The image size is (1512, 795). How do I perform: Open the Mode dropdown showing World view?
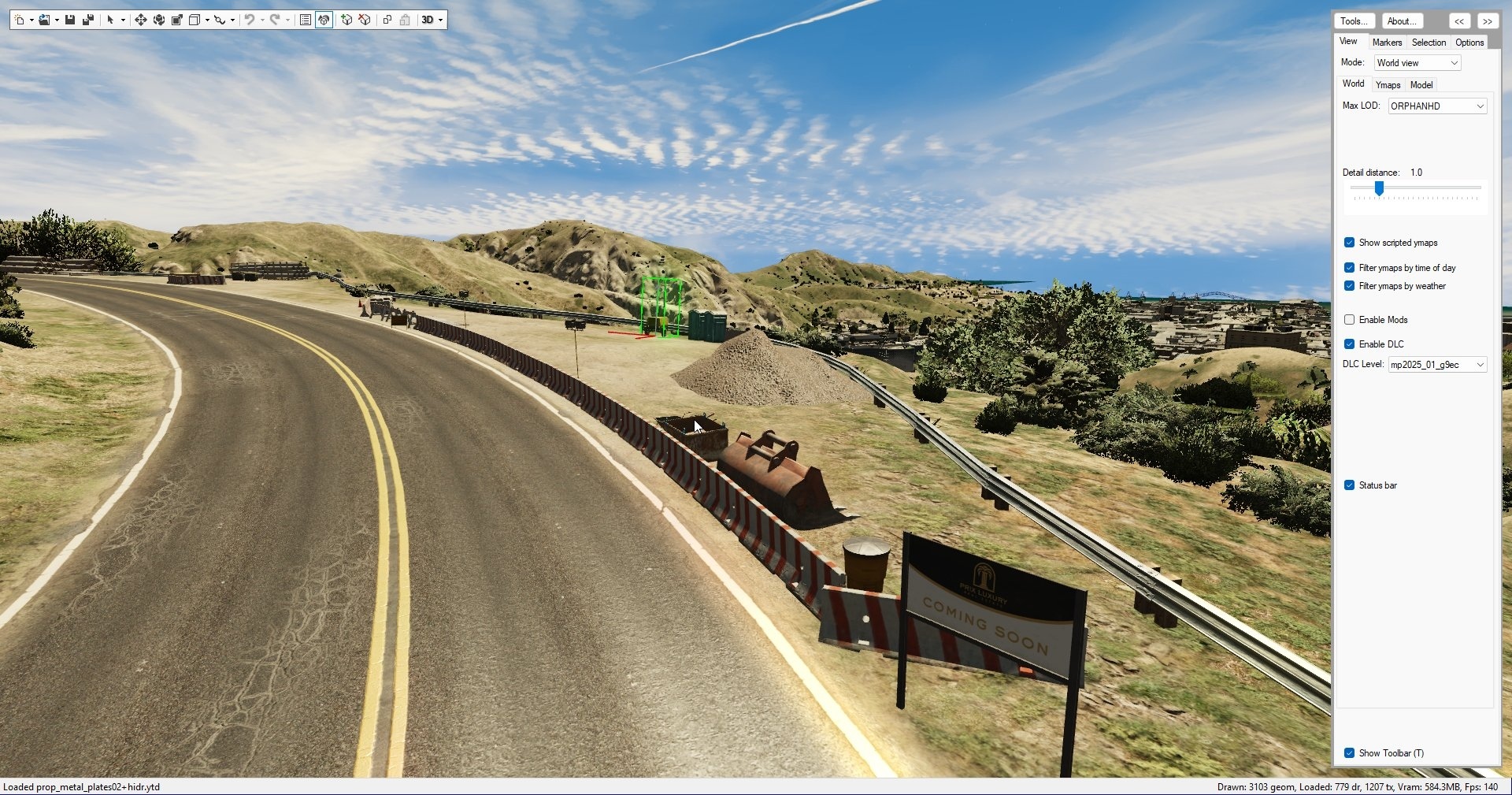(x=1417, y=63)
